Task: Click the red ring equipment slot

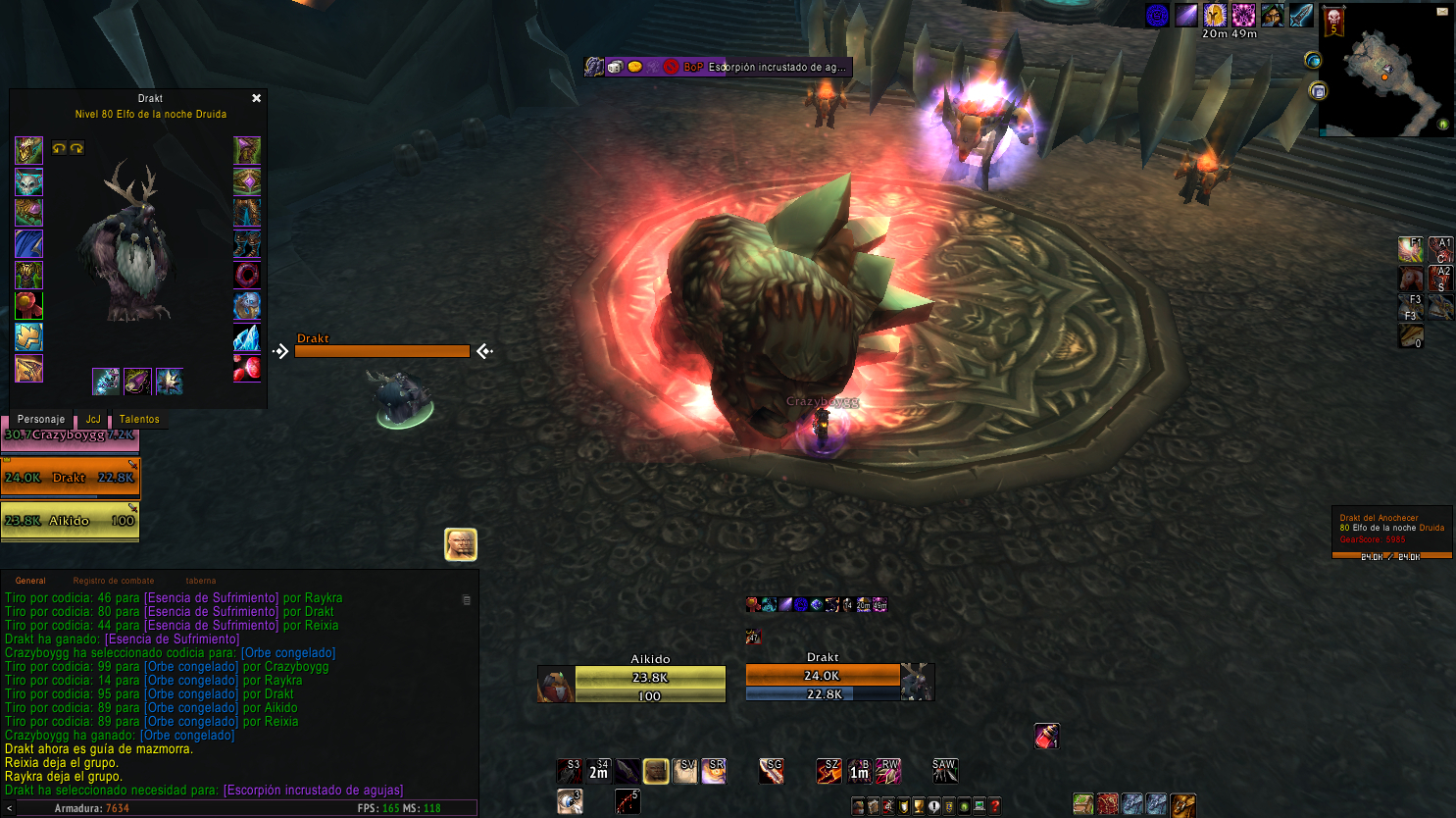Action: [x=246, y=275]
